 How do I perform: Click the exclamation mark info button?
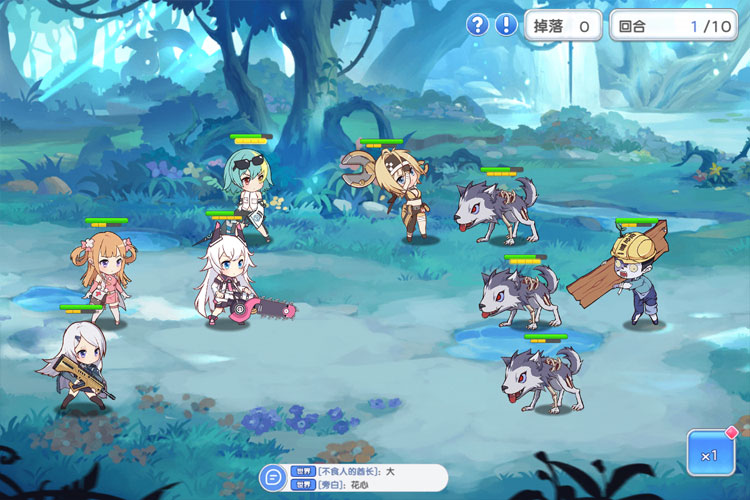(506, 25)
